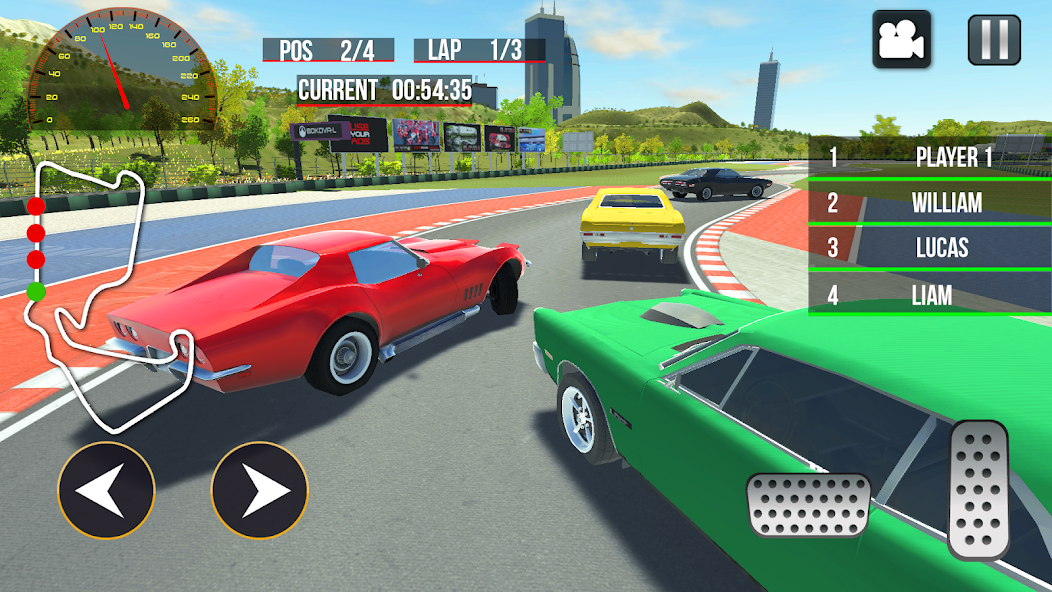1052x592 pixels.
Task: Switch the camera view
Action: click(x=902, y=40)
